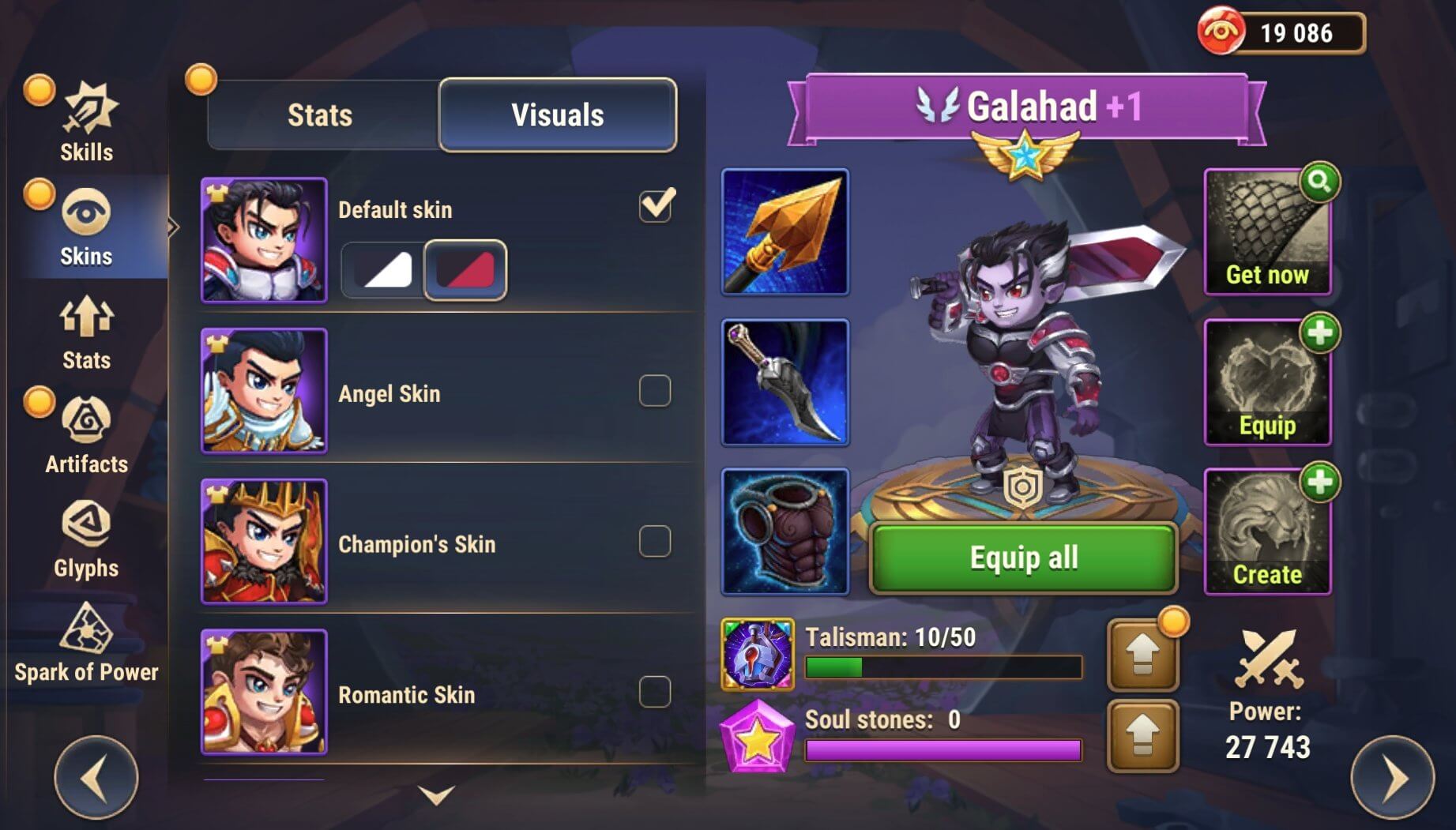The height and width of the screenshot is (830, 1456).
Task: Tick the Angel Skin checkbox
Action: pyautogui.click(x=655, y=391)
